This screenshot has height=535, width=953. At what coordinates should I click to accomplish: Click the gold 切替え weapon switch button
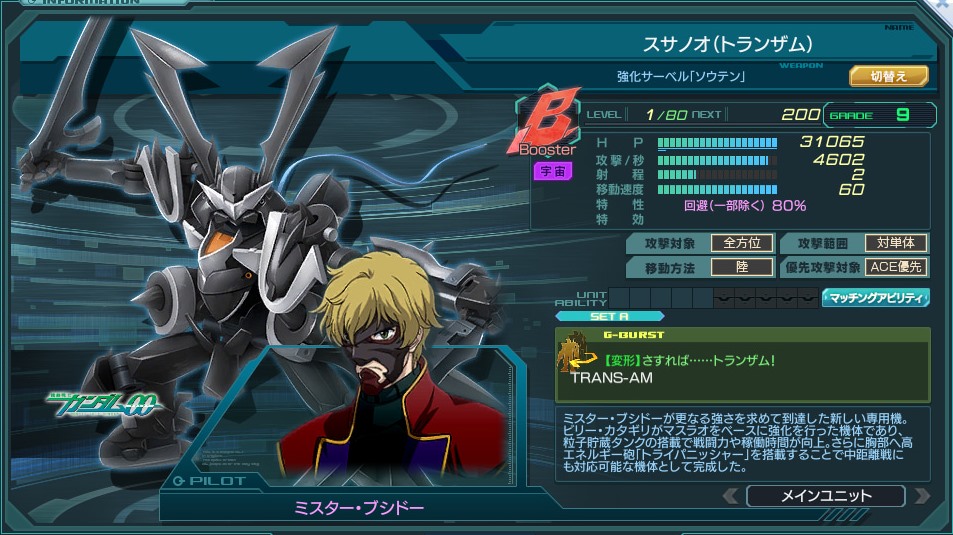point(889,76)
